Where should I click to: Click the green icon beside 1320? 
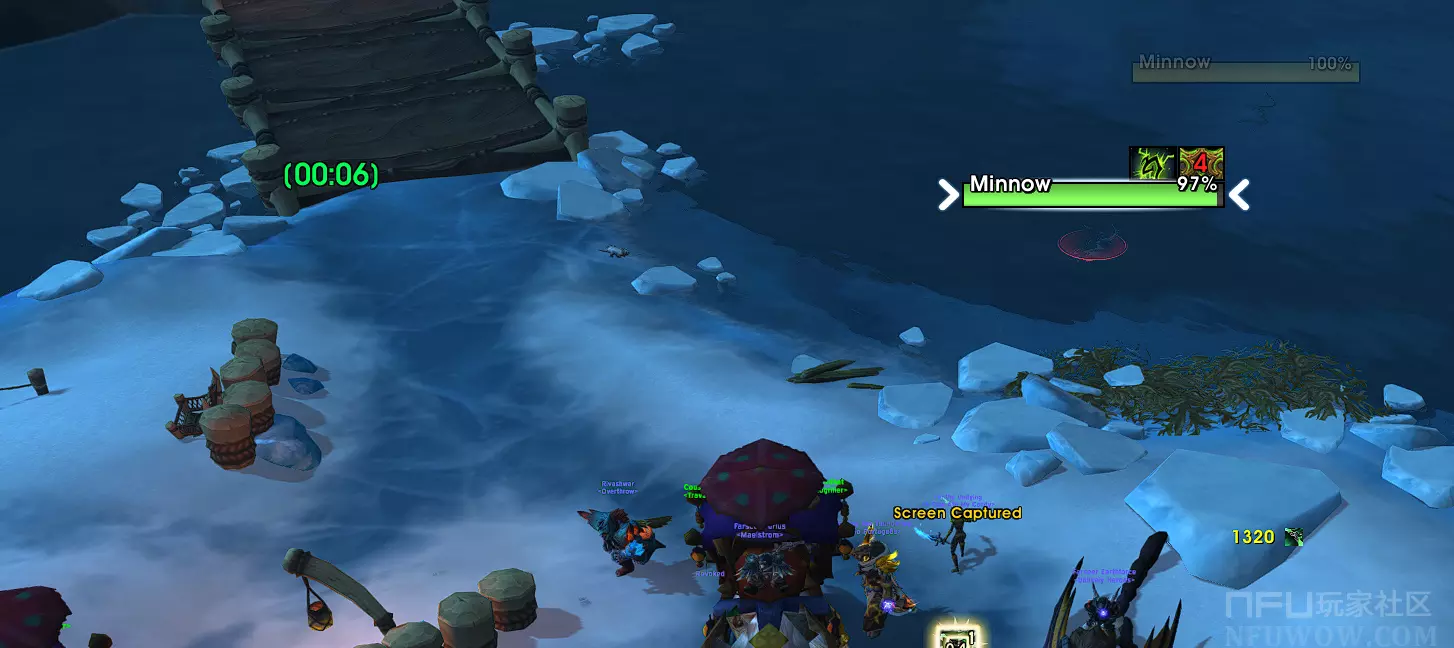(1294, 537)
